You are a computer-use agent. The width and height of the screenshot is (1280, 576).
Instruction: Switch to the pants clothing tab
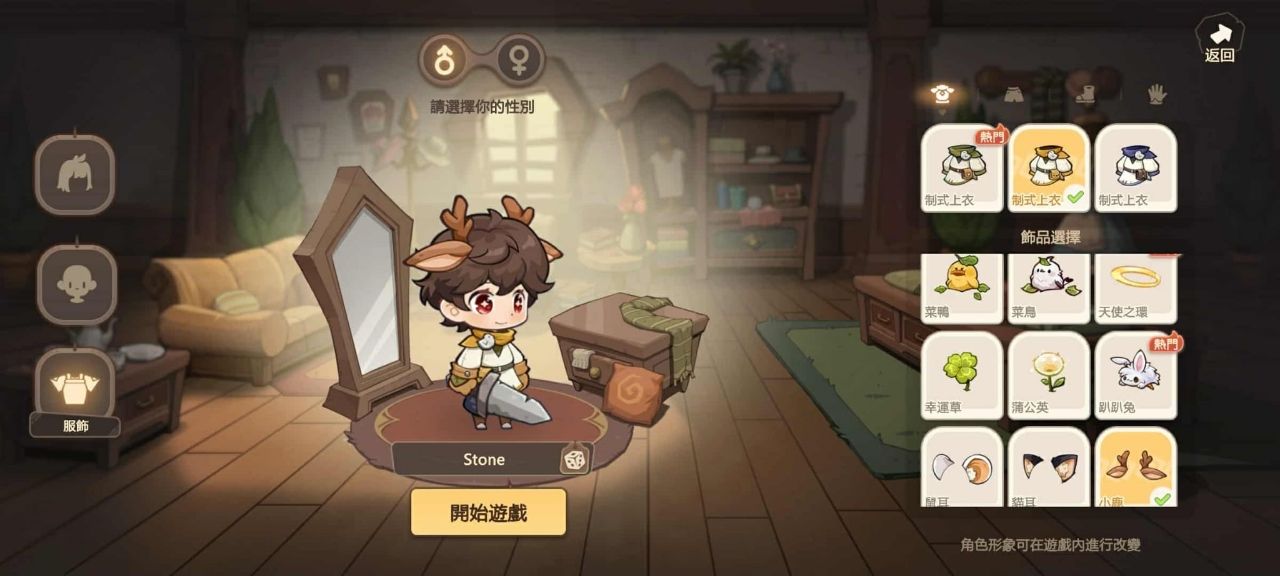pyautogui.click(x=1015, y=95)
